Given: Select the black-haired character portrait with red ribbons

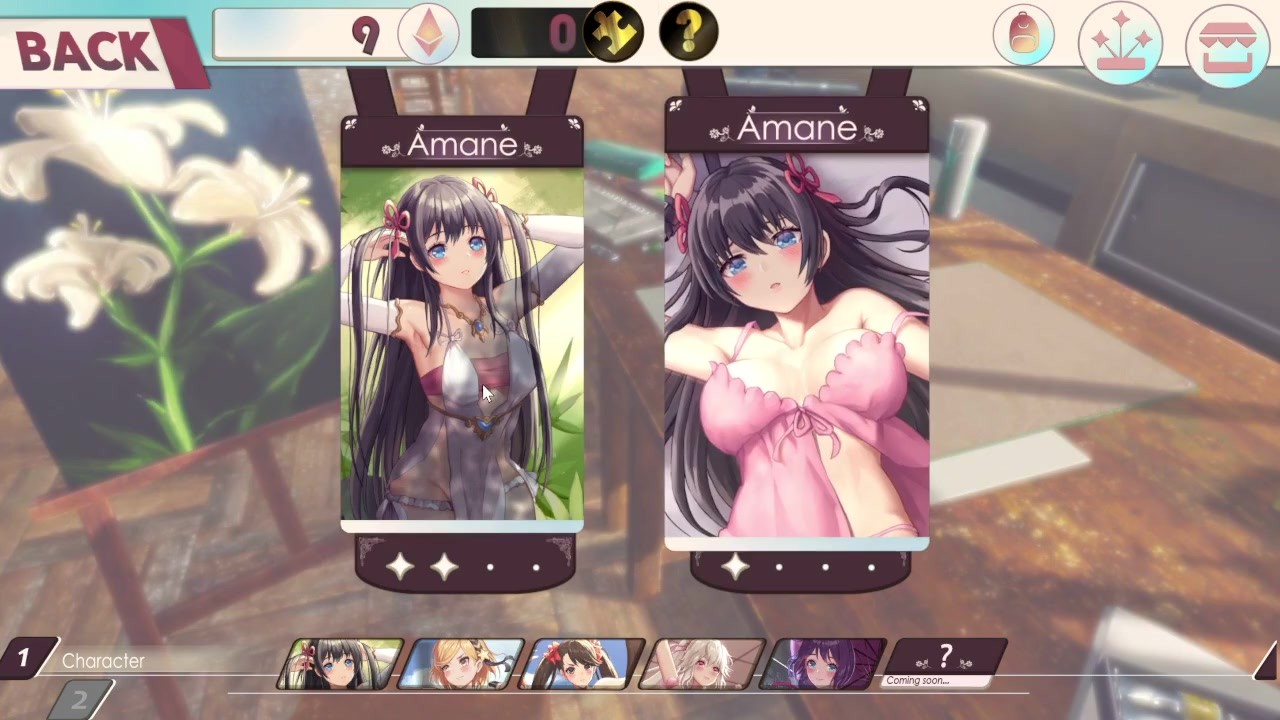Looking at the screenshot, I should 340,664.
